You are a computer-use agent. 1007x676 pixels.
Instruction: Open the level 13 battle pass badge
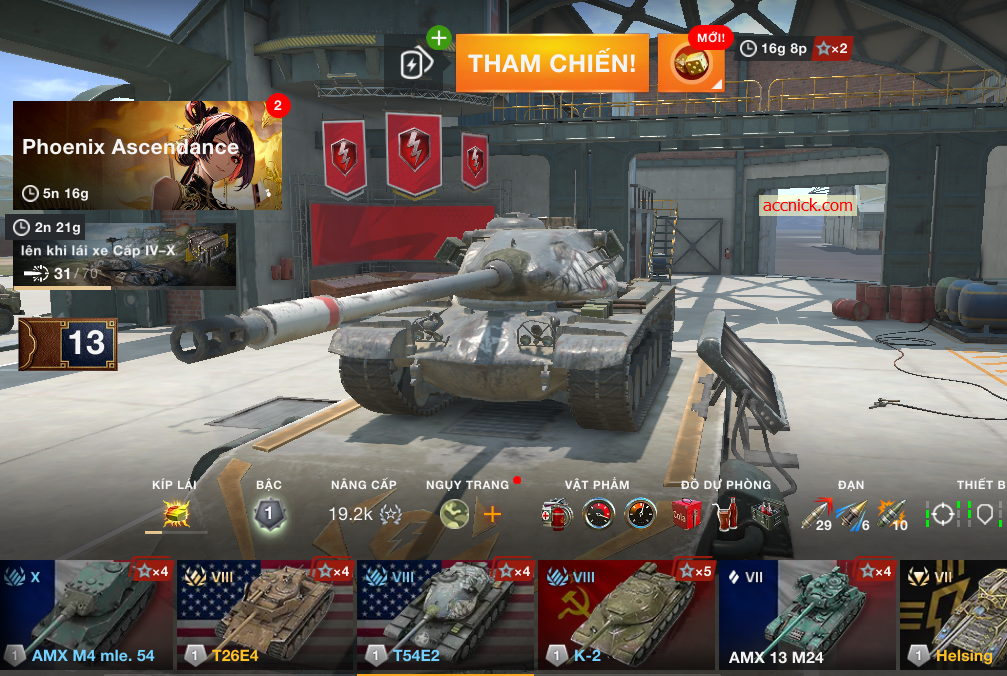pyautogui.click(x=68, y=344)
